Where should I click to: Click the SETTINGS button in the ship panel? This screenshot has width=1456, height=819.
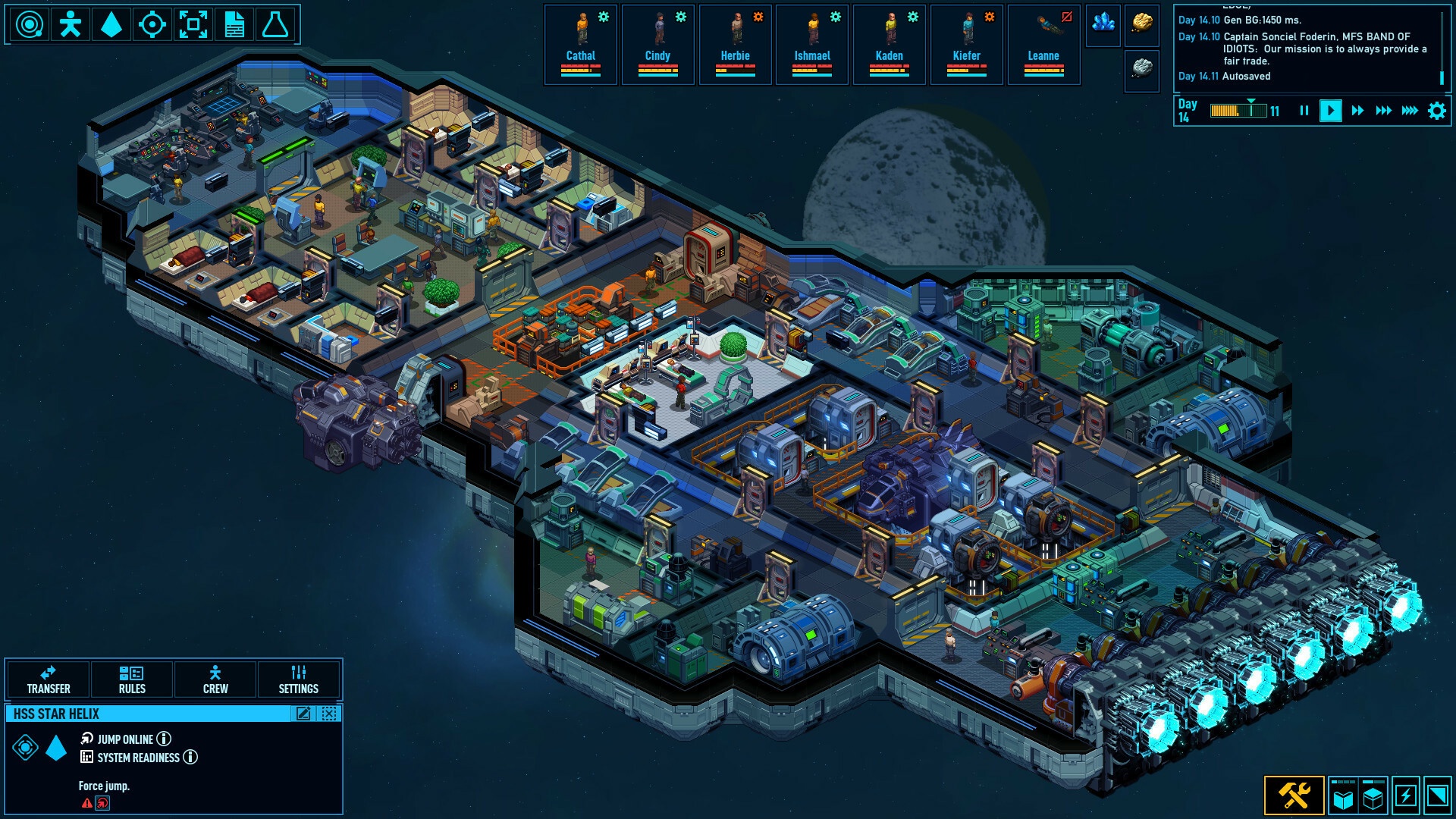tap(299, 679)
